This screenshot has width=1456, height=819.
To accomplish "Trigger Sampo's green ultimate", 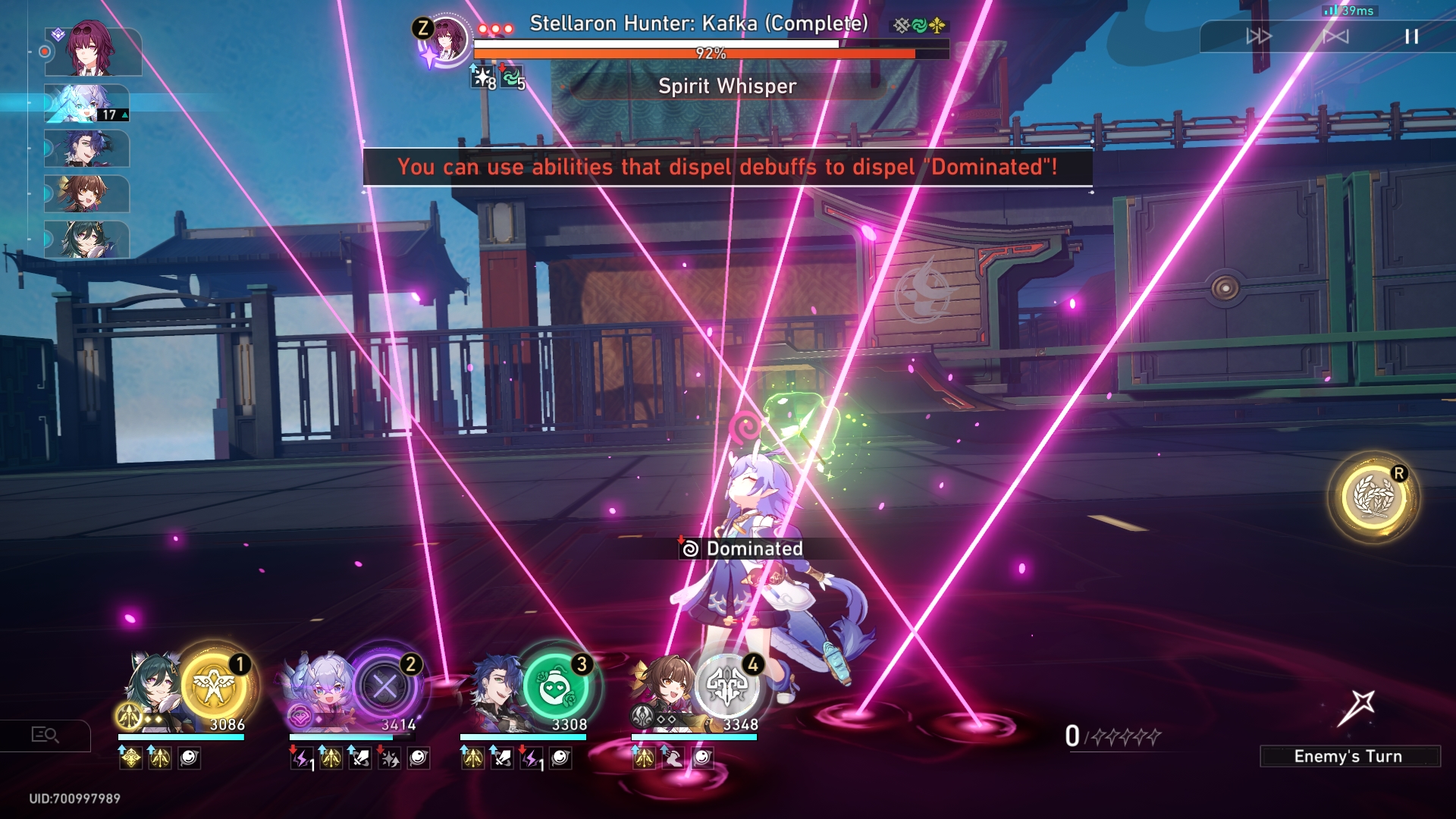I will (556, 687).
